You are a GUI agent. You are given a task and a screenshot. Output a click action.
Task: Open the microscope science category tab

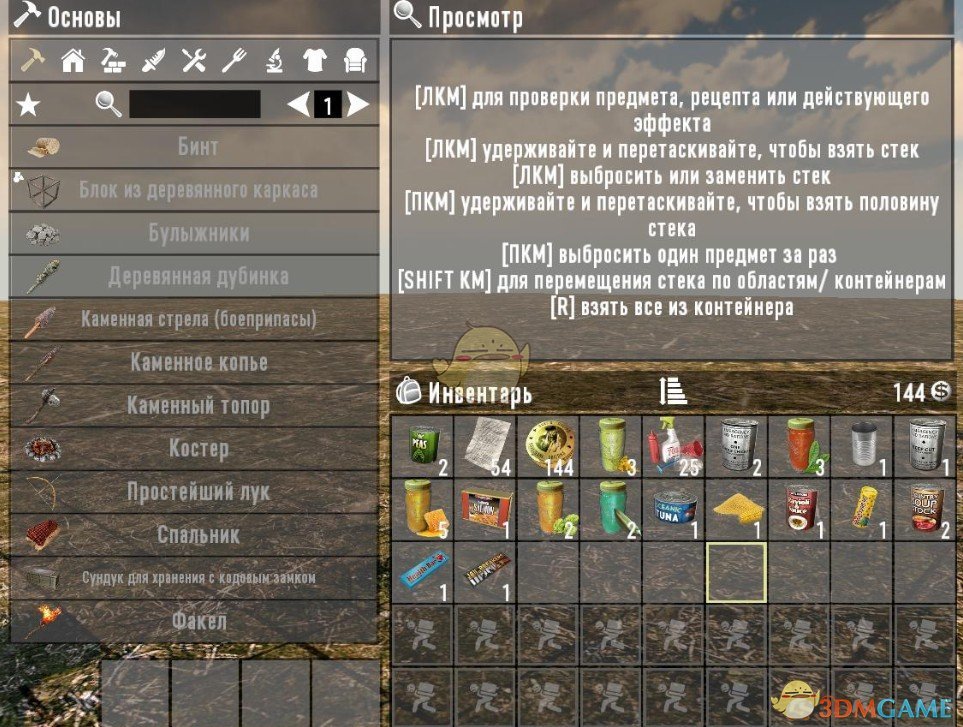[x=274, y=61]
